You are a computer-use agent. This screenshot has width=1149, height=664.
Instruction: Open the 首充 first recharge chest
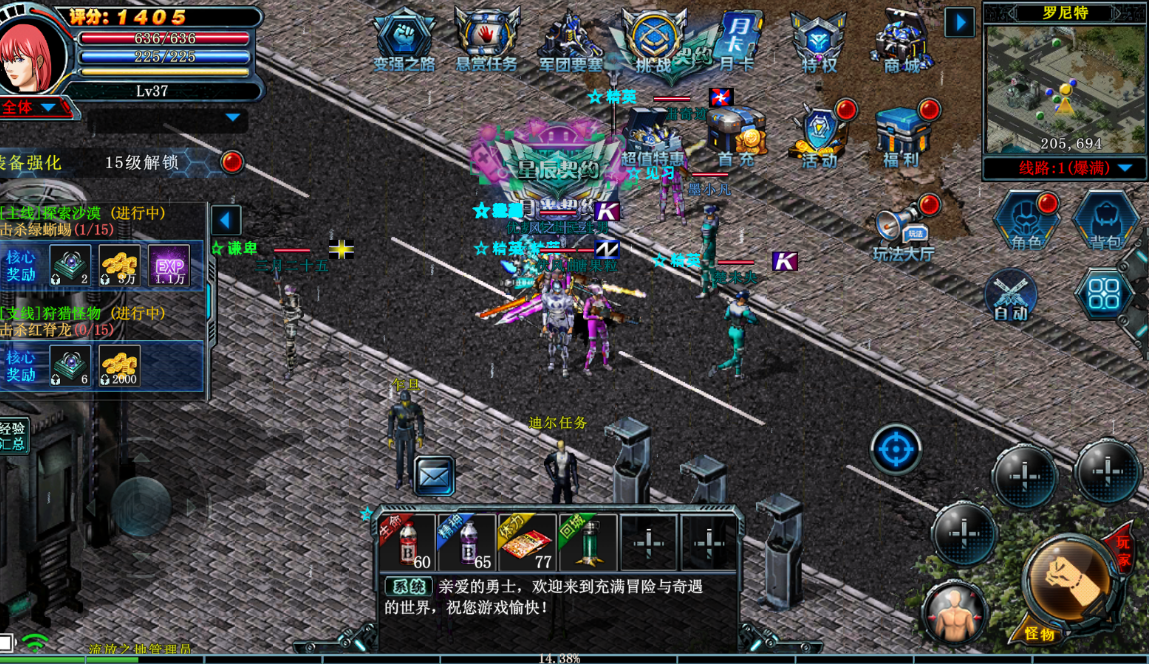pos(737,135)
